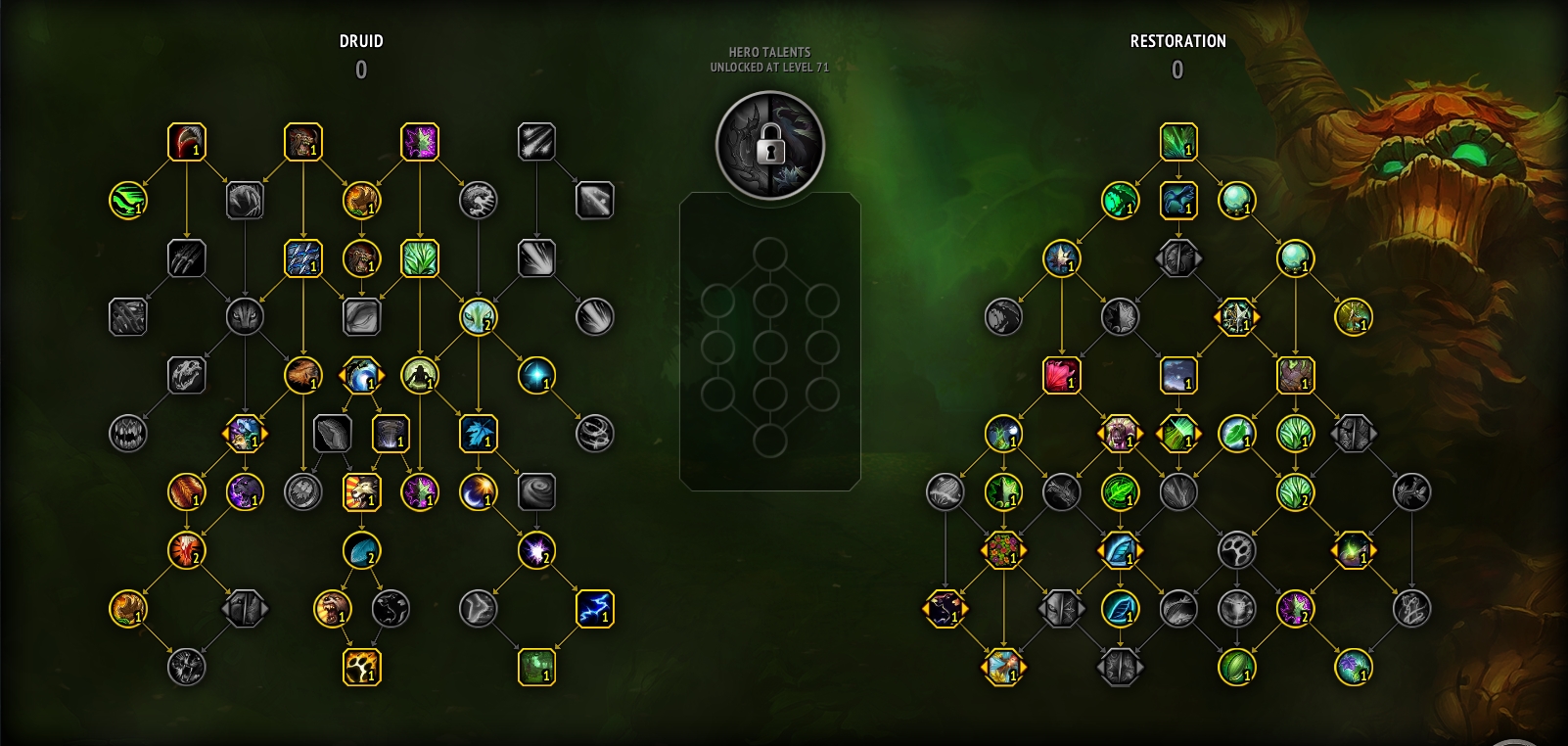The width and height of the screenshot is (1568, 746).
Task: Toggle the grey bear-skull talent in the Druid tree
Action: coord(186,377)
